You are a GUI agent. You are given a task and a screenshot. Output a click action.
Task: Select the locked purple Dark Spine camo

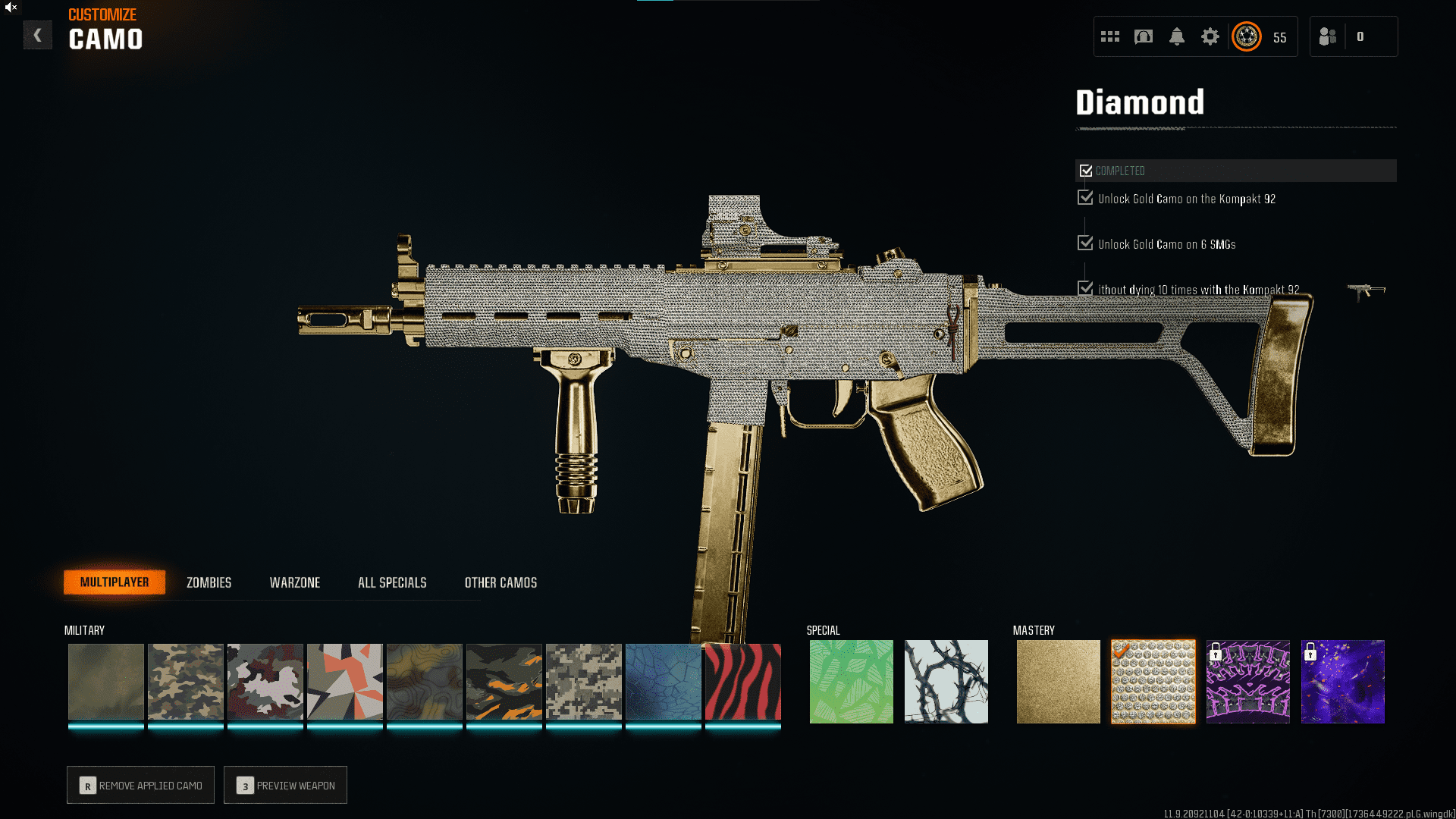point(1247,681)
